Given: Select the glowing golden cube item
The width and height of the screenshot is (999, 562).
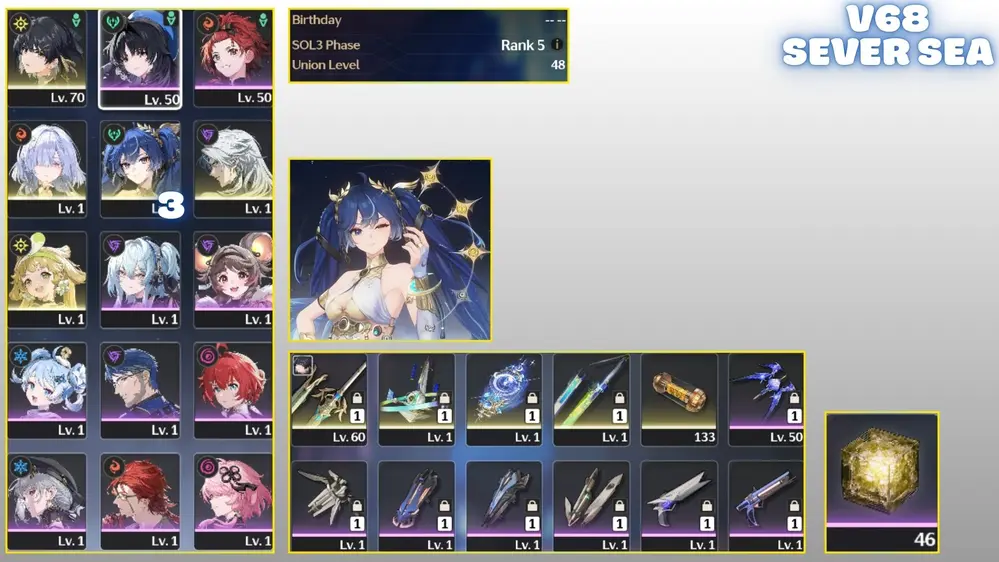Looking at the screenshot, I should pyautogui.click(x=881, y=479).
